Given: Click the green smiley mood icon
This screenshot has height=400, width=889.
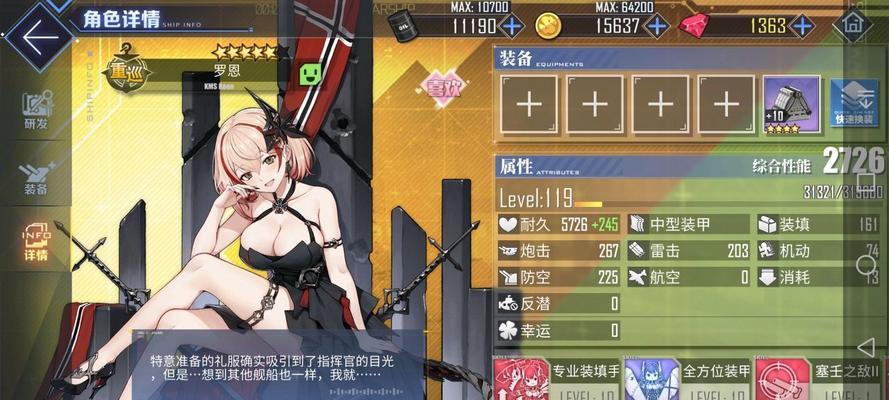Looking at the screenshot, I should click(312, 74).
